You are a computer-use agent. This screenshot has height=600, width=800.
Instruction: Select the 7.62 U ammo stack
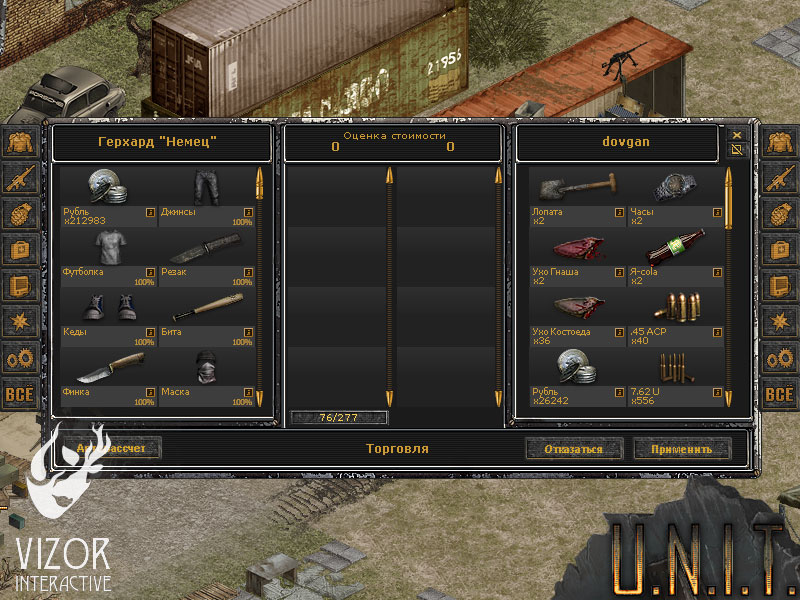click(675, 368)
